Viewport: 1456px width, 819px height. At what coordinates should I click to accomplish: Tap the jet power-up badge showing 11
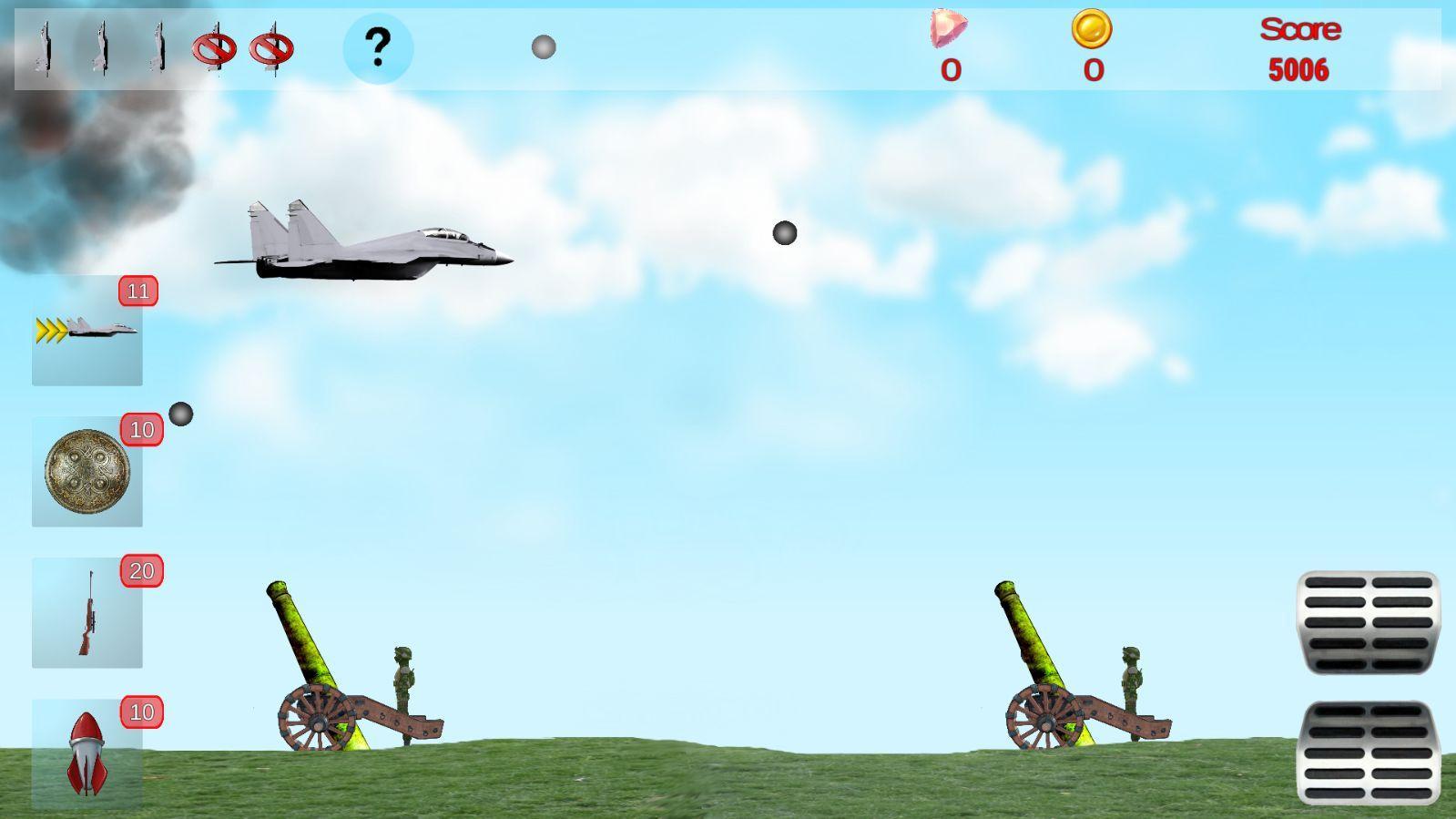(137, 292)
